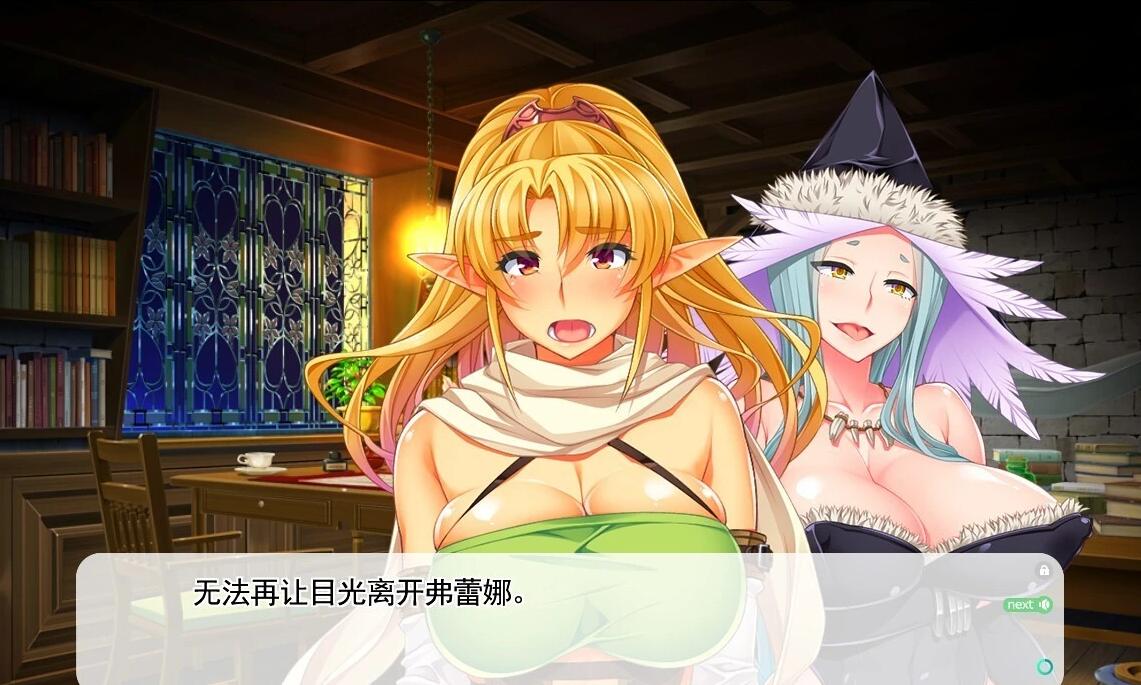The height and width of the screenshot is (685, 1141).
Task: Toggle the lock icon on the dialogue box
Action: pos(1044,570)
